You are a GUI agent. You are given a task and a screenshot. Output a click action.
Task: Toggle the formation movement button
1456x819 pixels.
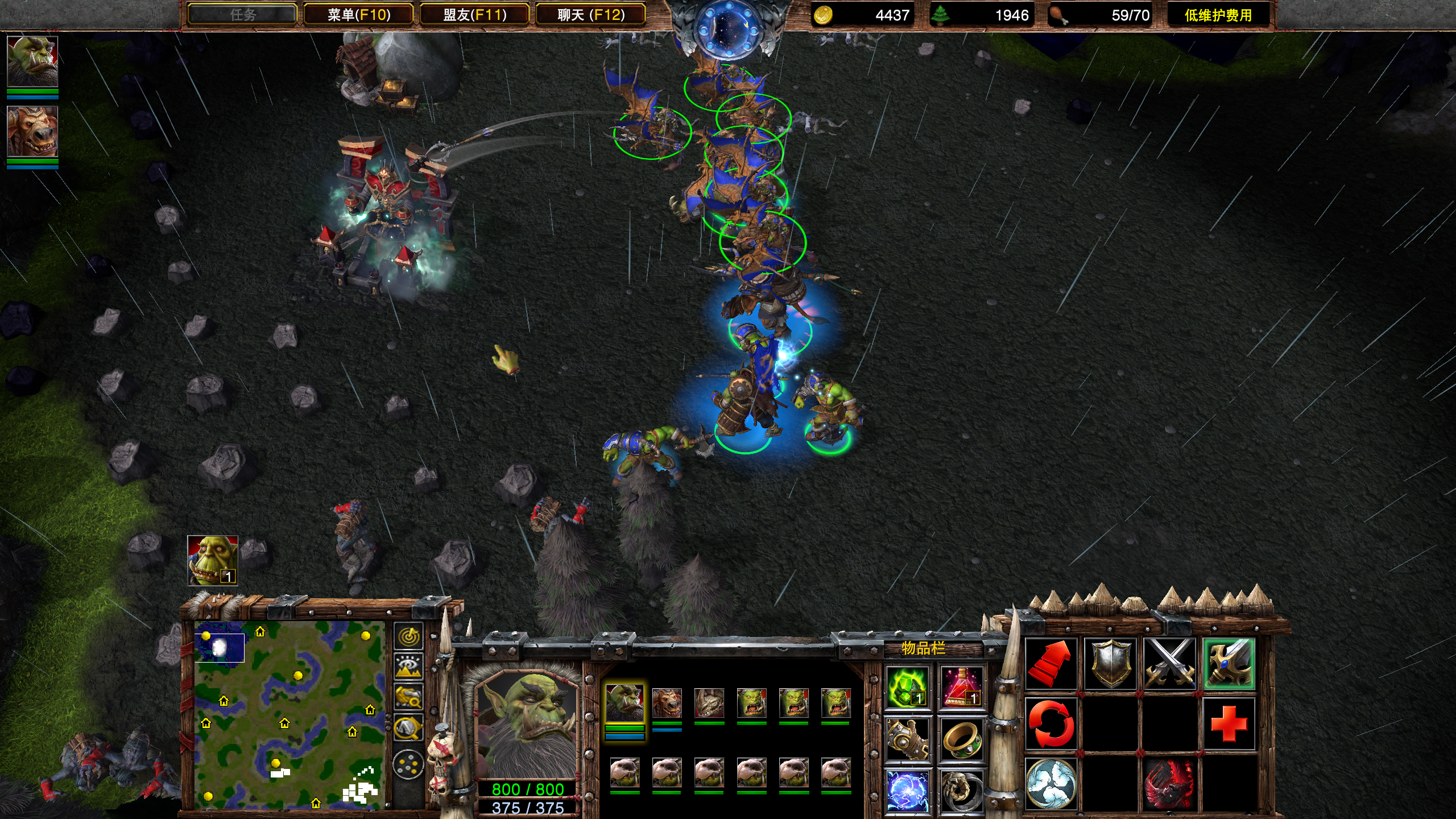(x=408, y=764)
